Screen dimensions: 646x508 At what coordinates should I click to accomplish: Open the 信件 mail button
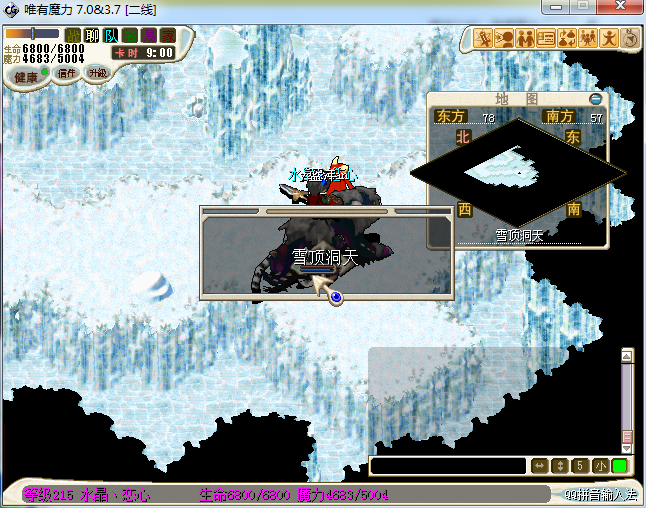(x=68, y=73)
